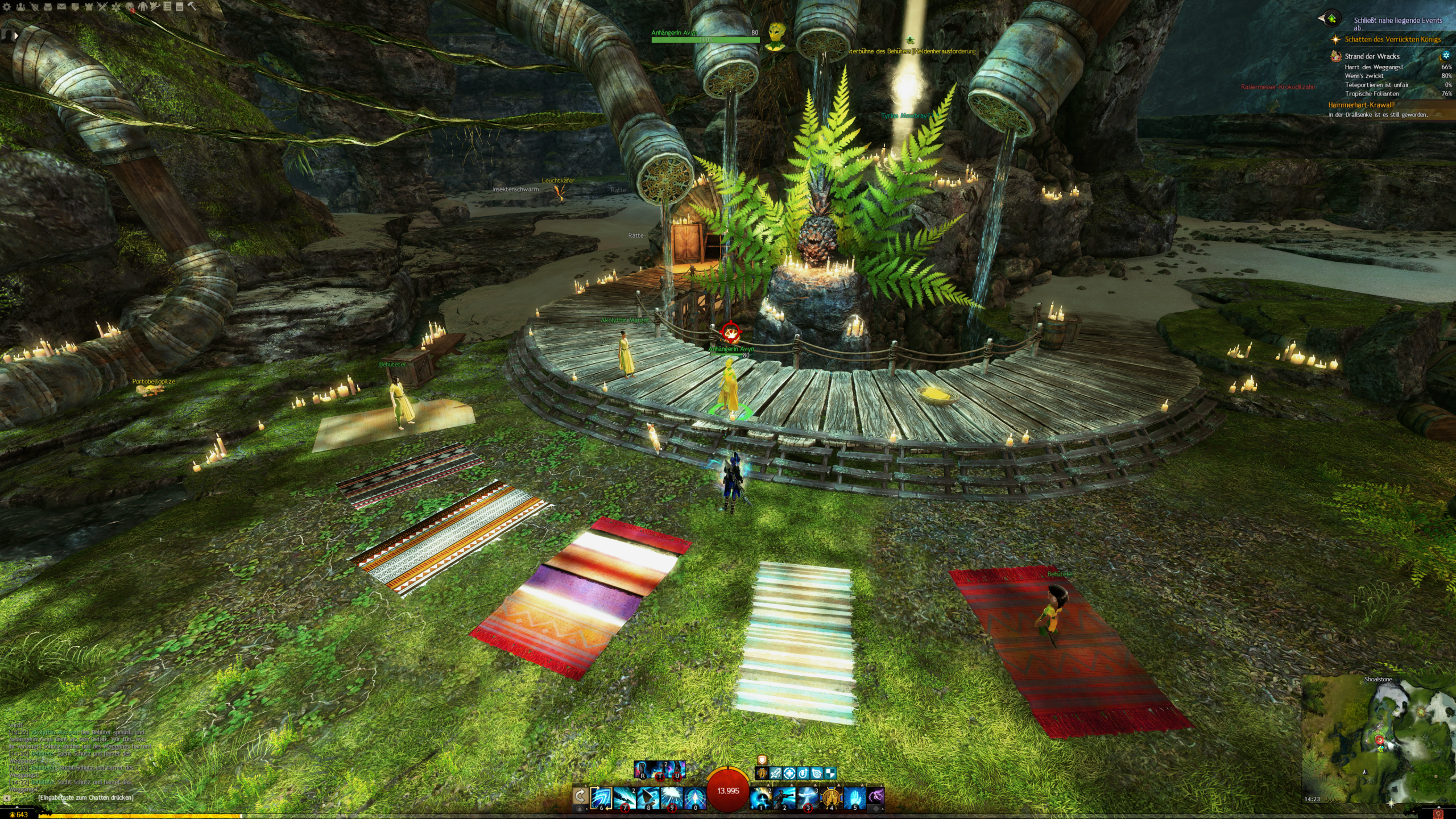Open the gear-shaped game menu
Image resolution: width=1456 pixels, height=819 pixels.
coord(7,7)
